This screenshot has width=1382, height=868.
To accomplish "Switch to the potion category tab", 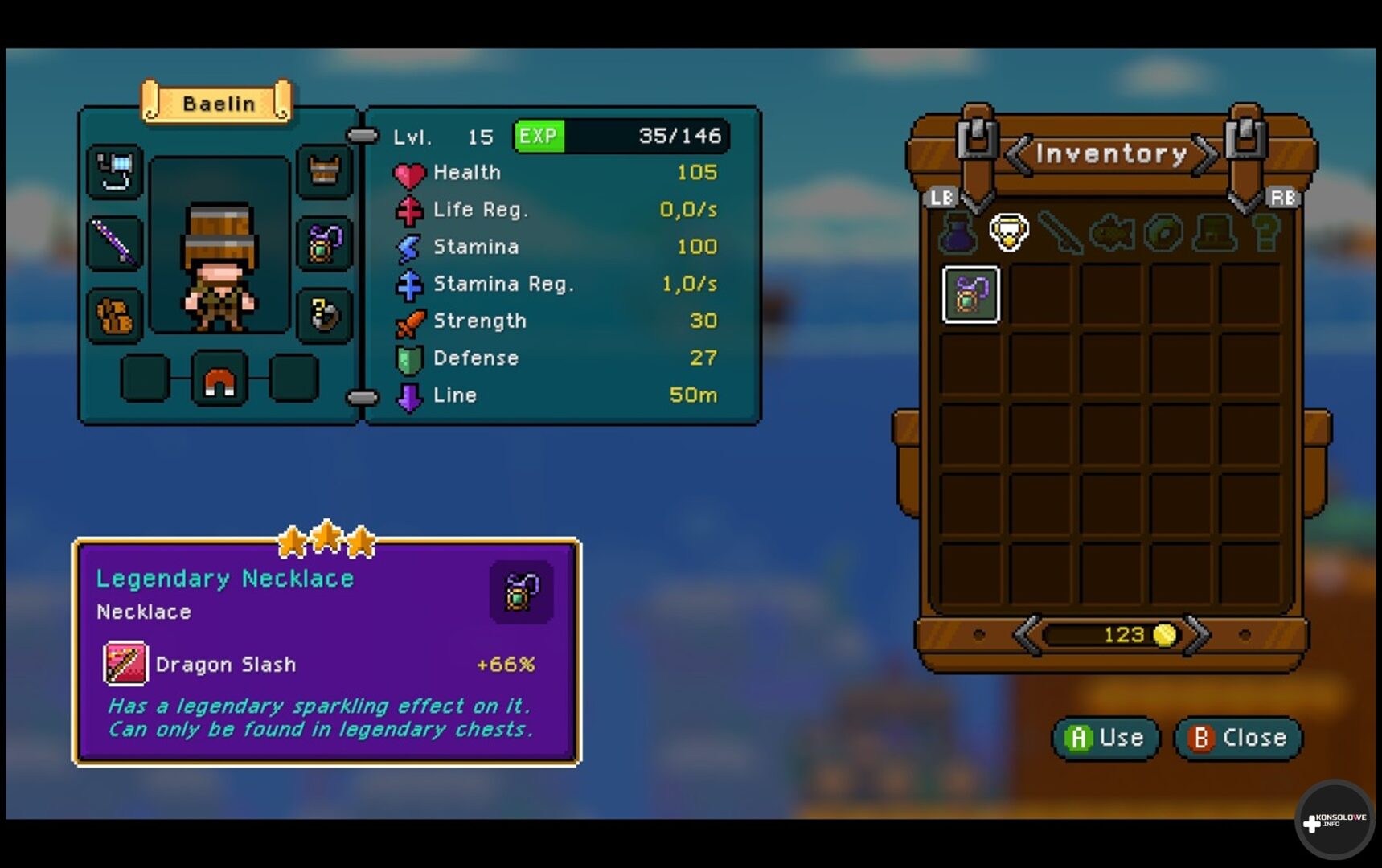I will (958, 233).
